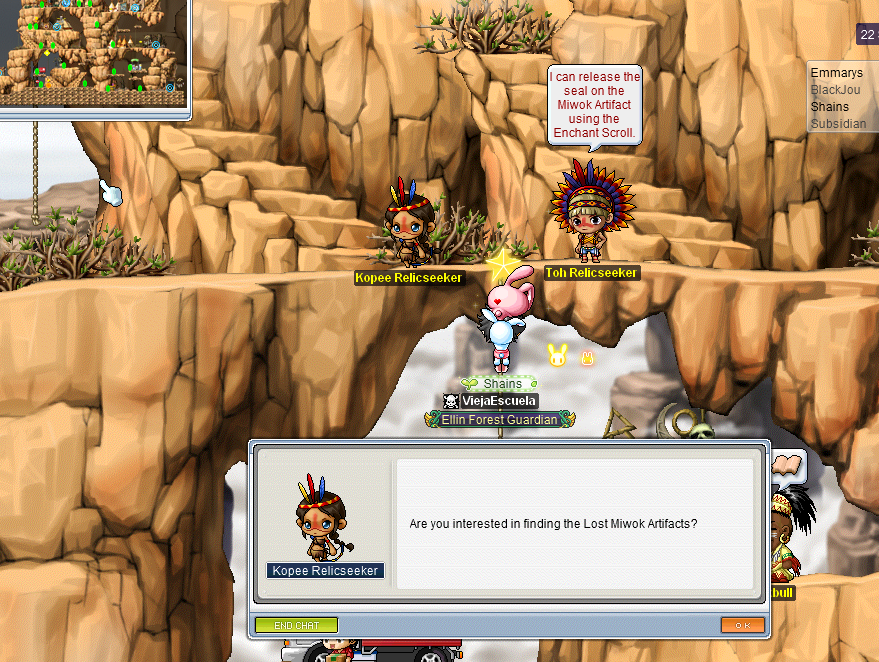This screenshot has height=662, width=879.
Task: Select BlackJou in the player list
Action: 836,90
